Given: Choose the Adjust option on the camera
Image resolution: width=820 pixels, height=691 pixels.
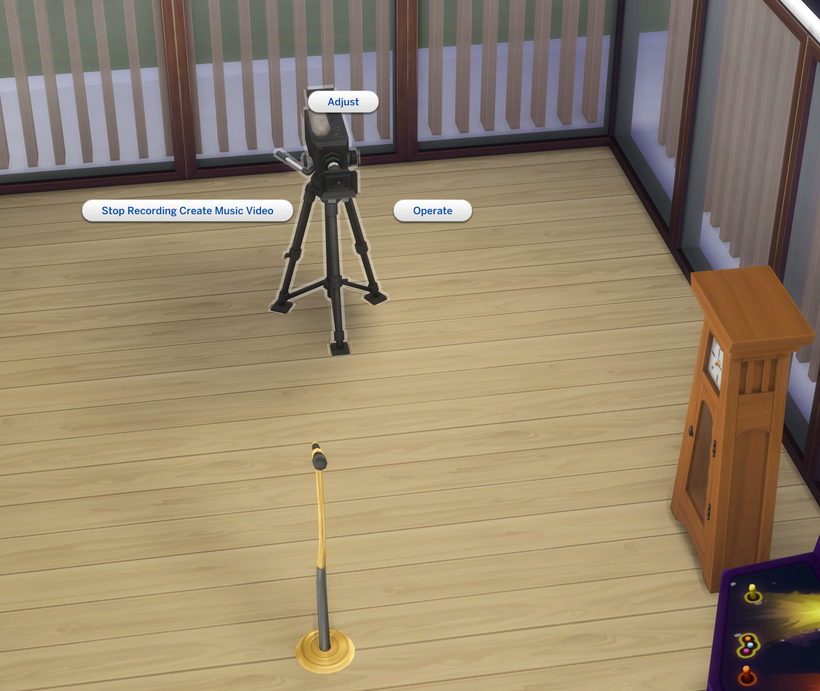Looking at the screenshot, I should click(343, 102).
